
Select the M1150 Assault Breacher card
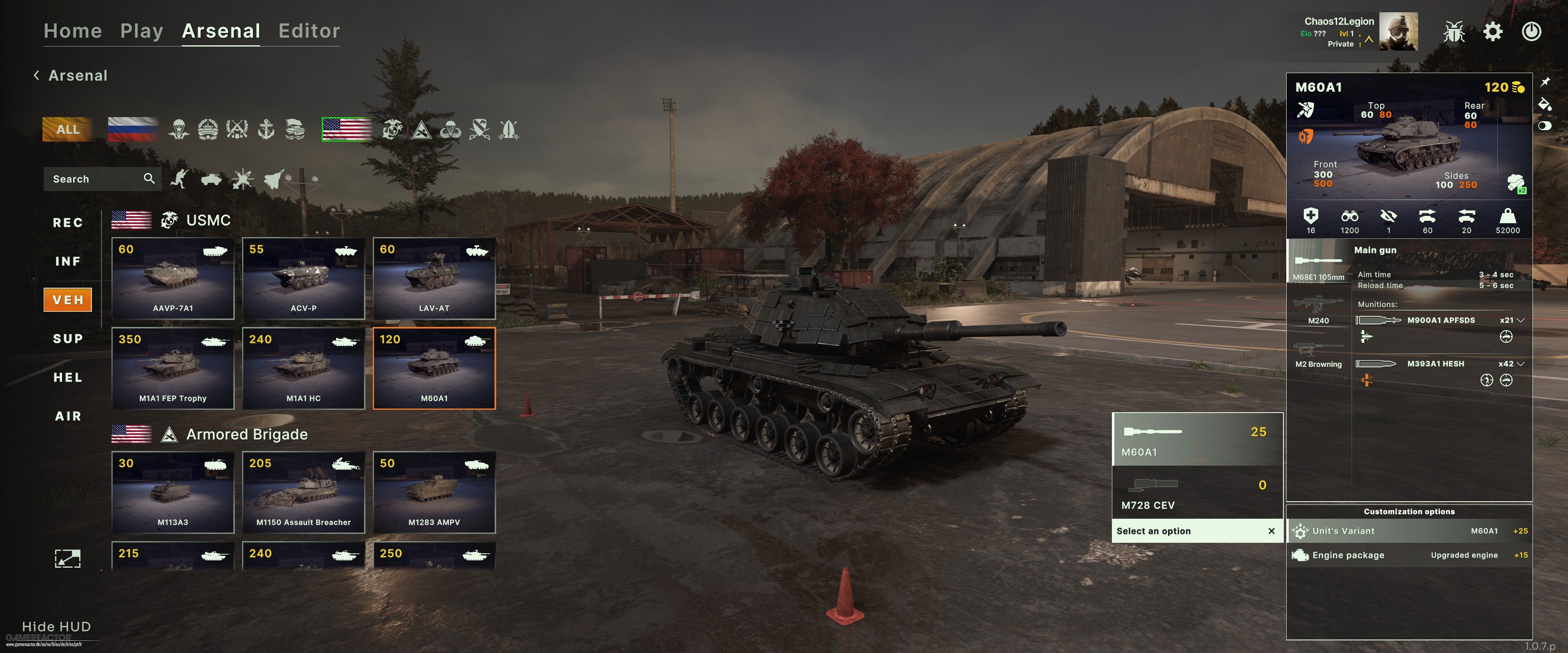pyautogui.click(x=303, y=492)
